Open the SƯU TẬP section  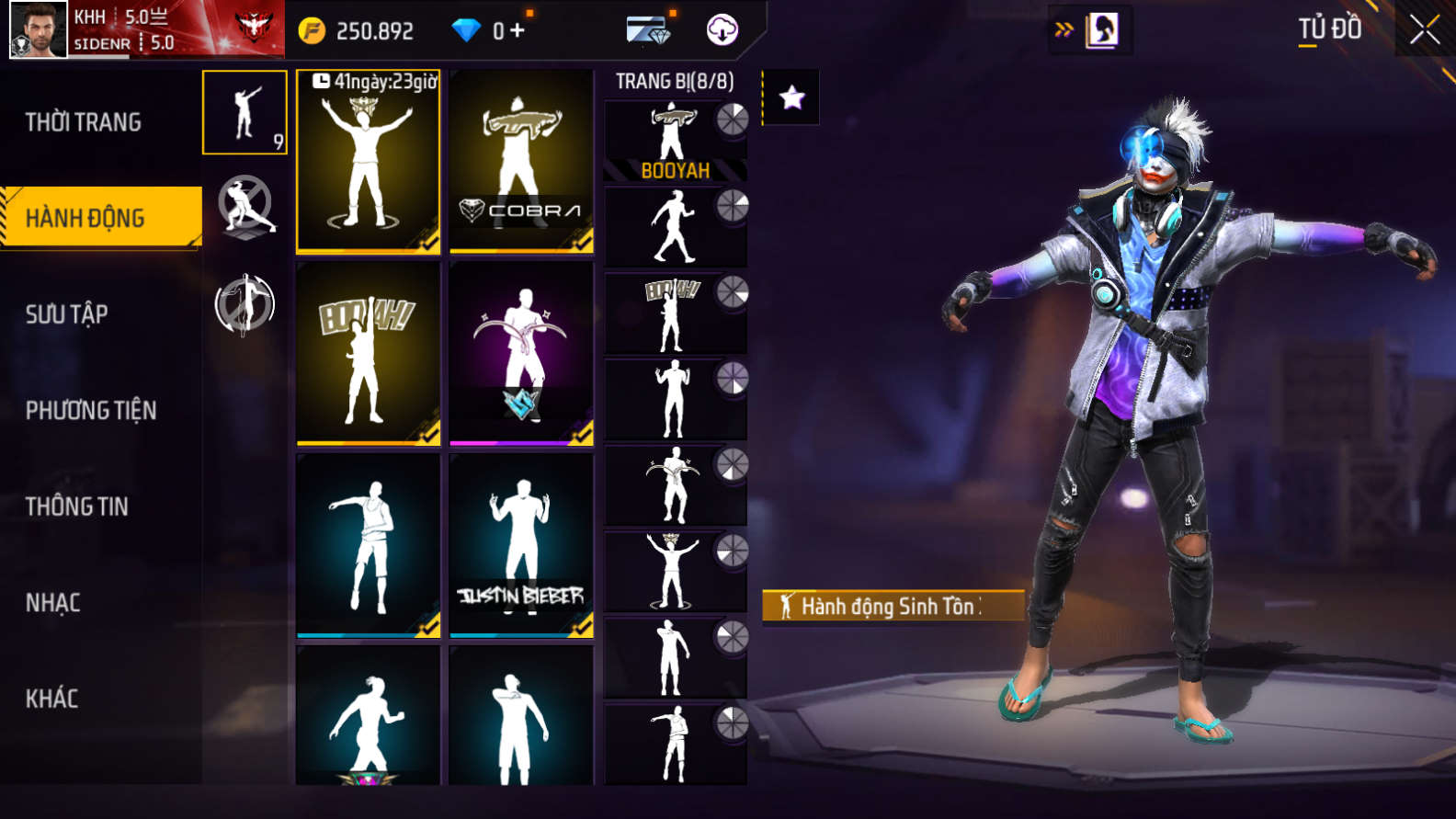click(67, 314)
